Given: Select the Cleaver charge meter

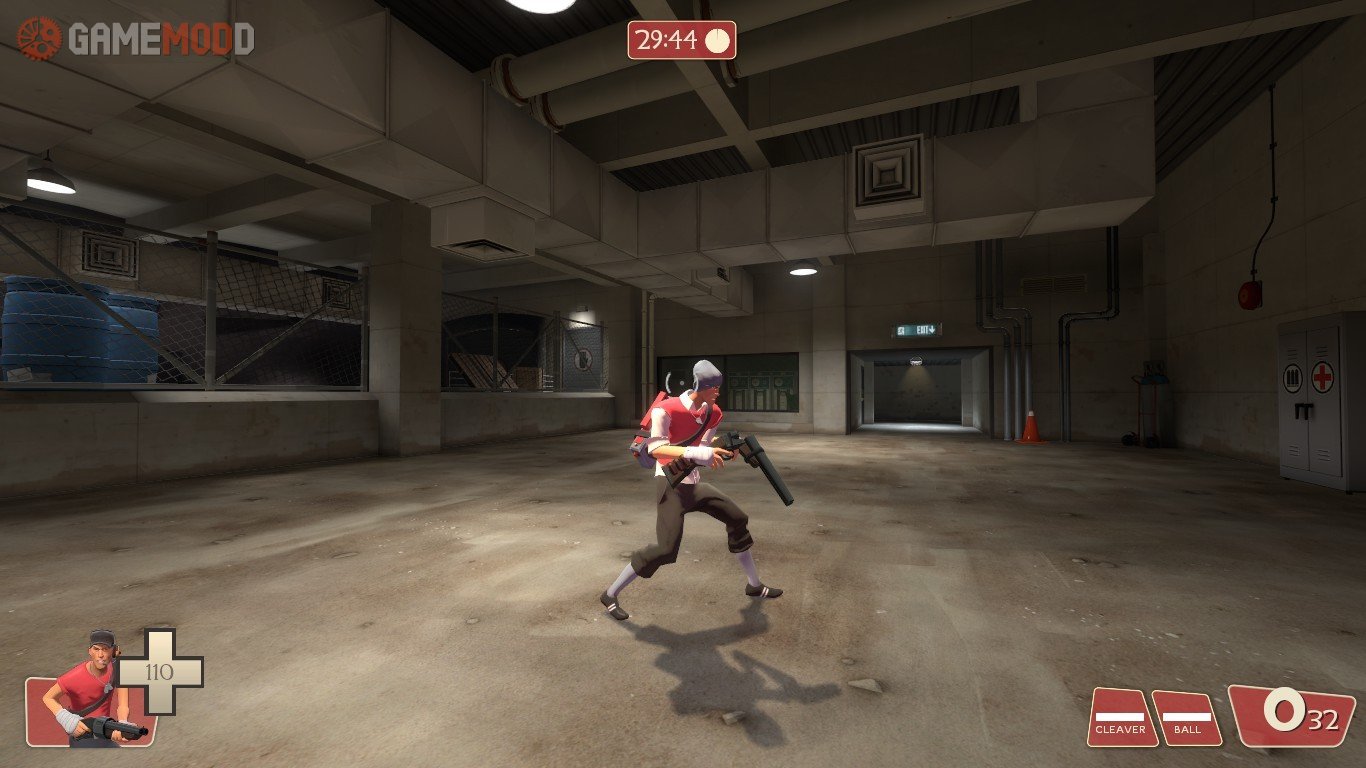Looking at the screenshot, I should tap(1121, 717).
